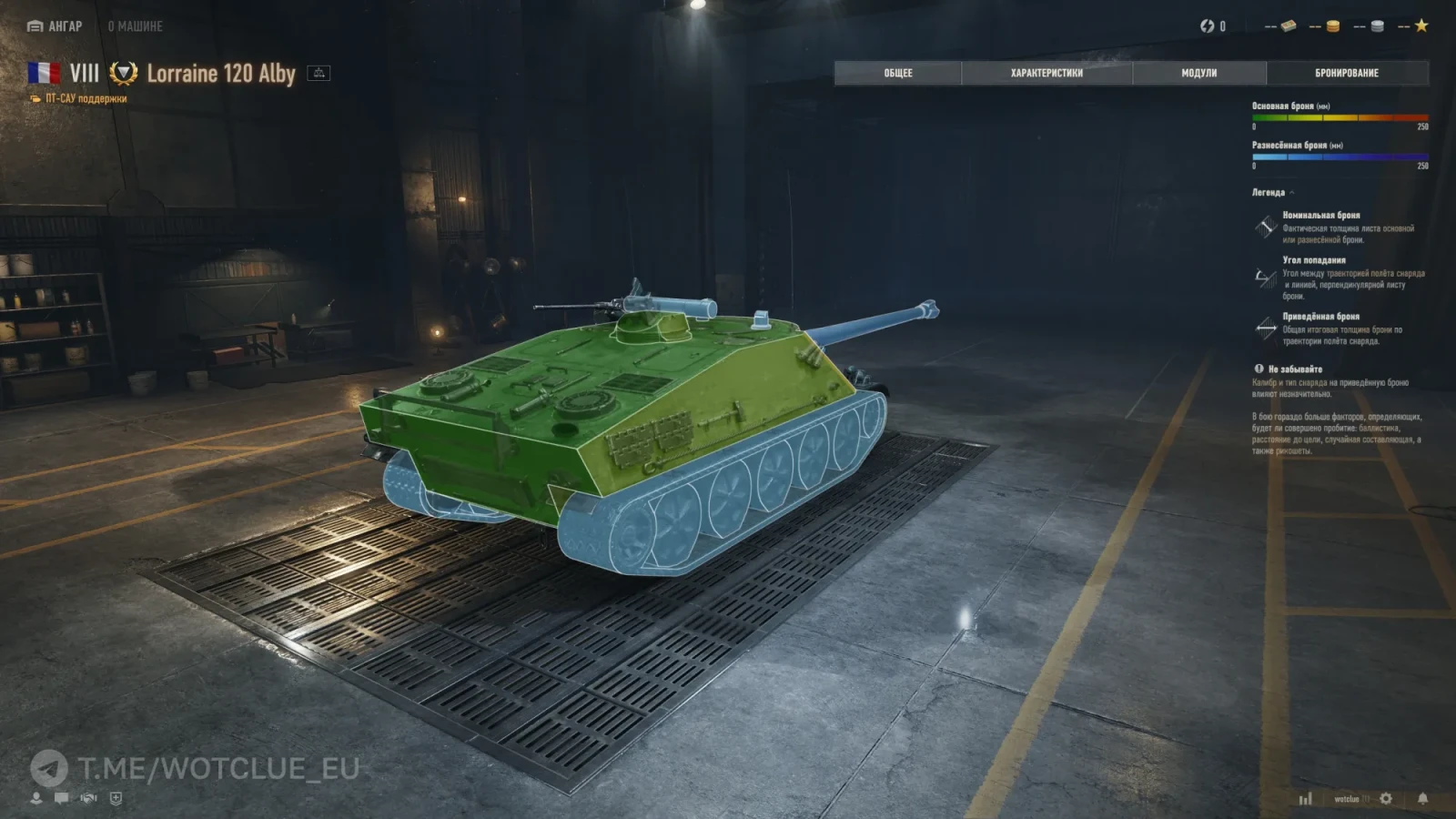Show the БРОНИРОВАНИЕ armor tab
This screenshot has height=819, width=1456.
click(x=1347, y=73)
